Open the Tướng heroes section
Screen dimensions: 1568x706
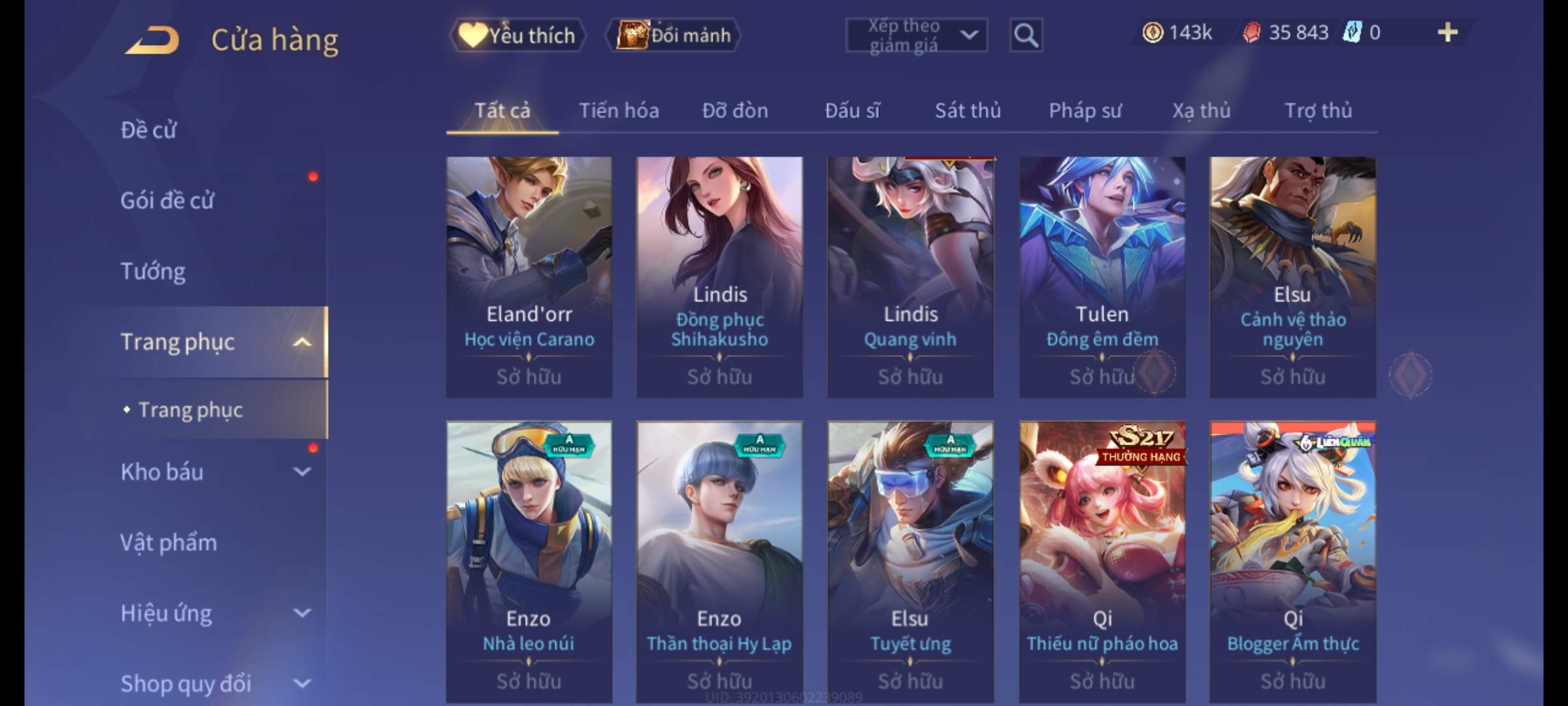point(153,271)
